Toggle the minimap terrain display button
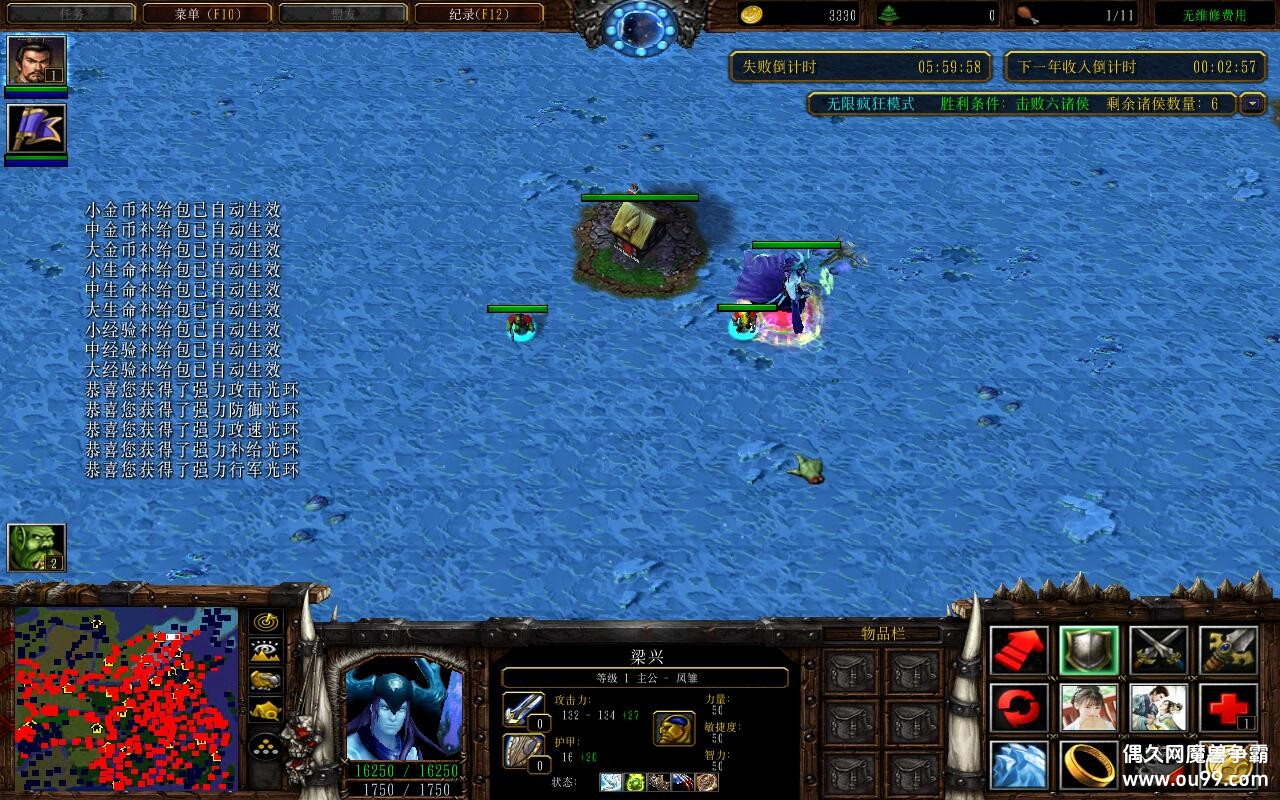The image size is (1280, 800). 265,651
